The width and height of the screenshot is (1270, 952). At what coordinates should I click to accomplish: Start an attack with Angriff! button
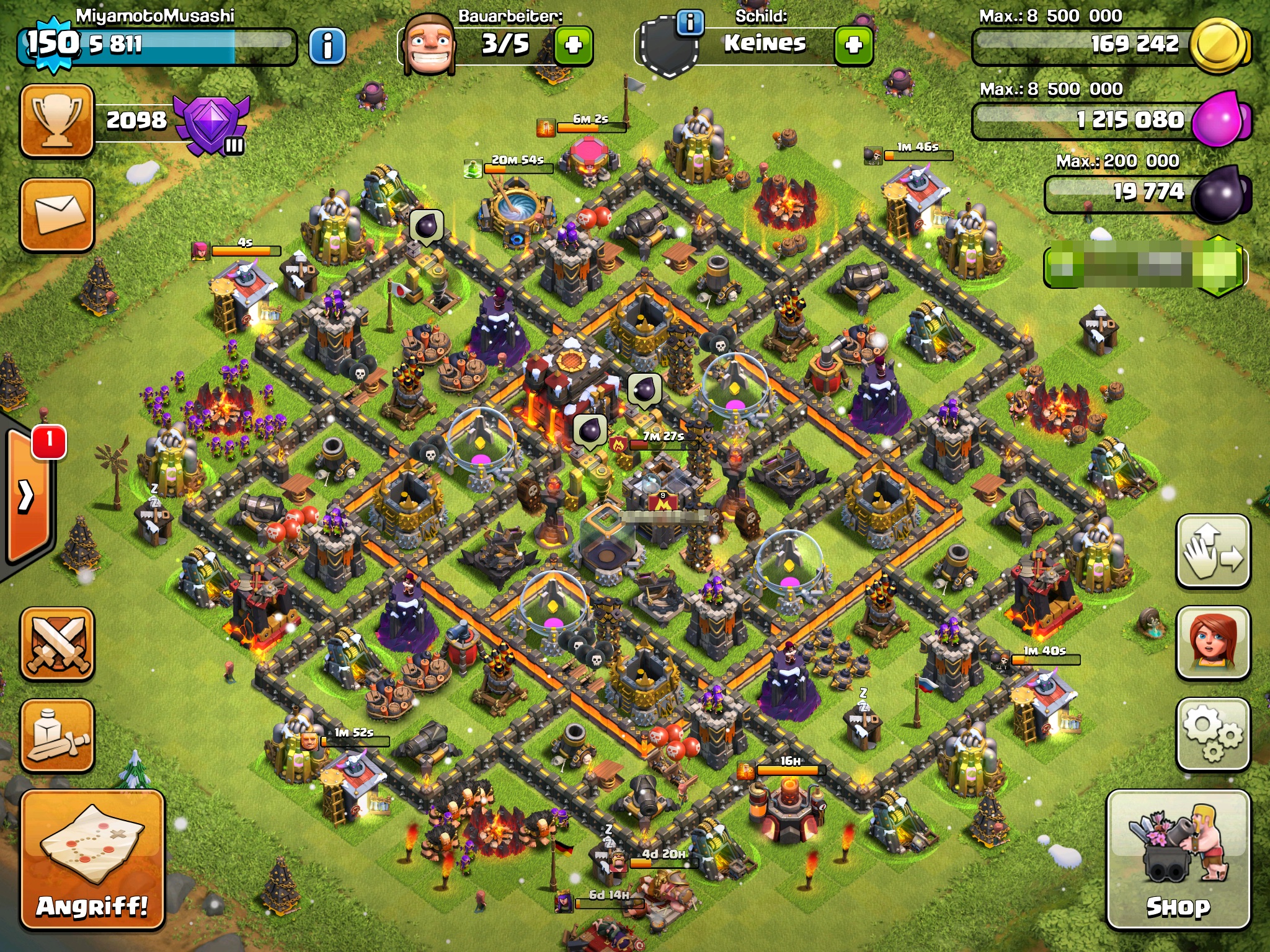click(x=92, y=859)
